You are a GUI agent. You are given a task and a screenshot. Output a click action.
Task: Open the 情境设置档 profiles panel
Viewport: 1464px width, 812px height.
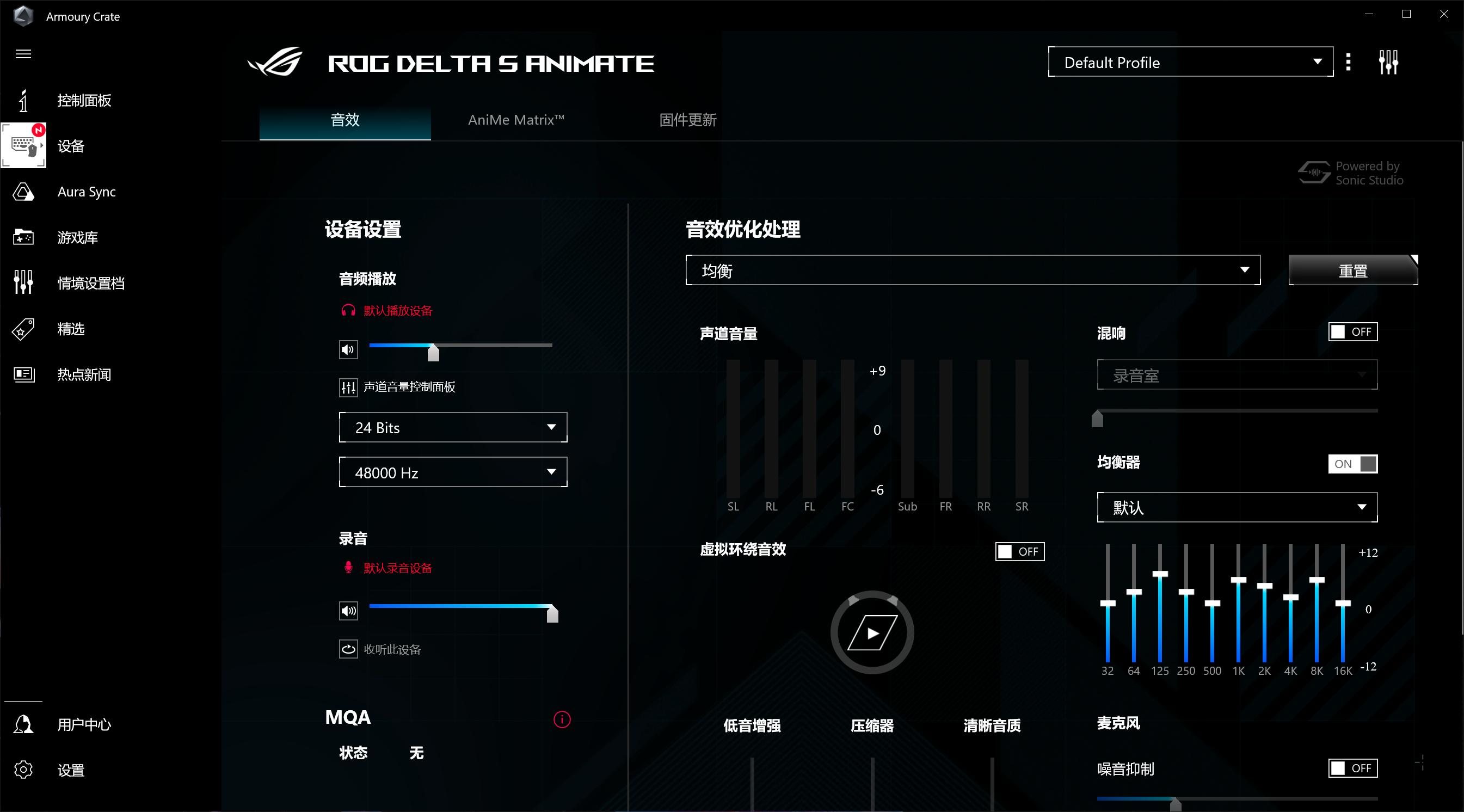point(91,282)
